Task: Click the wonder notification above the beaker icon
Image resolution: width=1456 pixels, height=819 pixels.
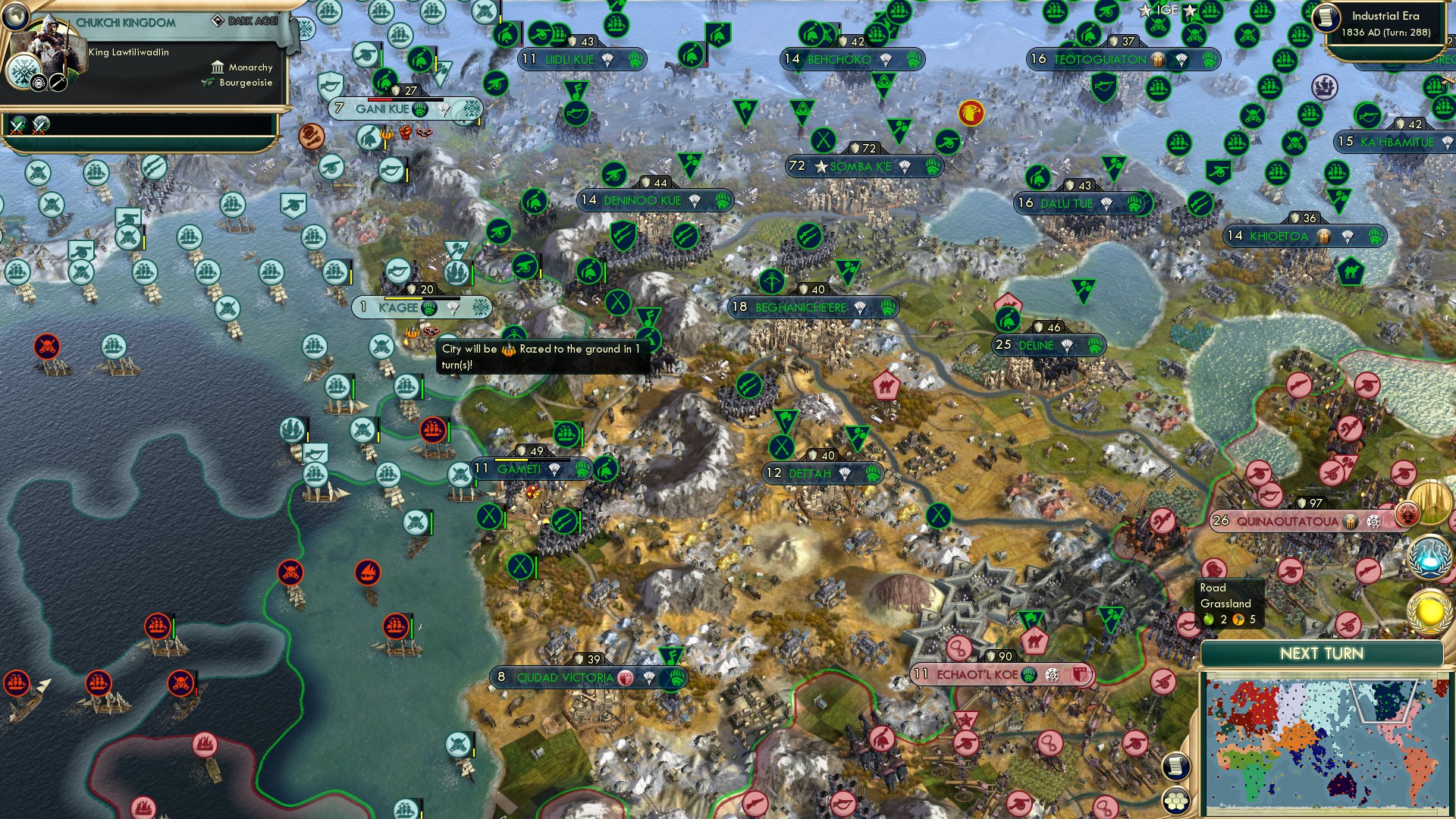Action: [x=1429, y=502]
